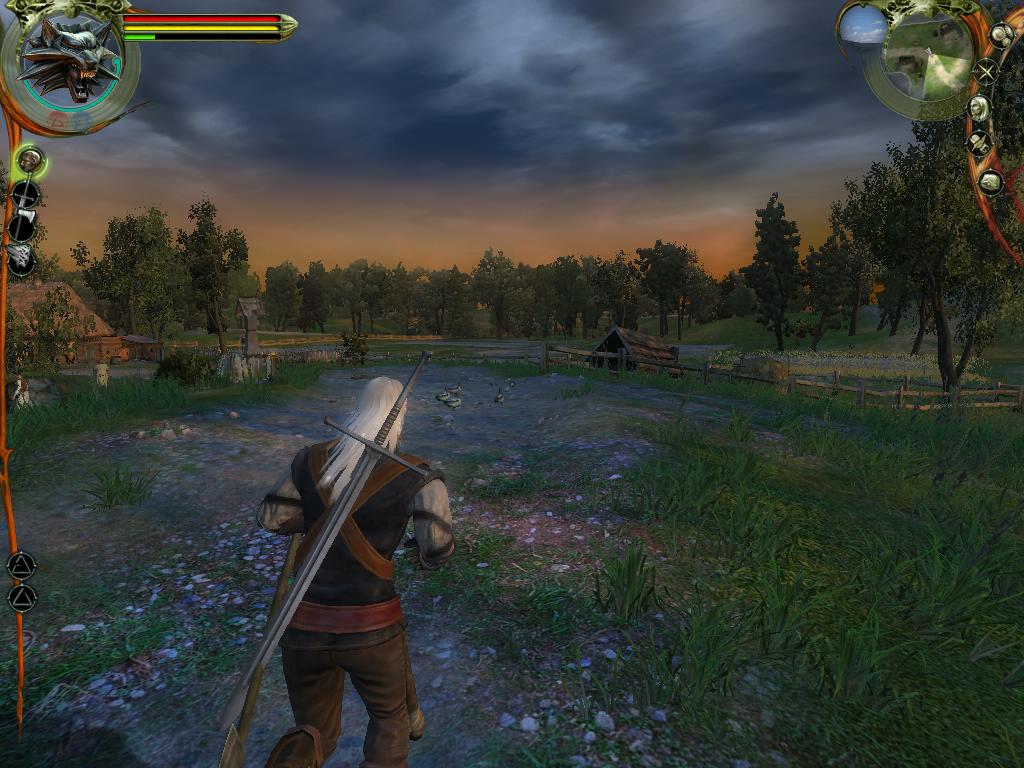Choose the sword weapon slot

pos(25,194)
